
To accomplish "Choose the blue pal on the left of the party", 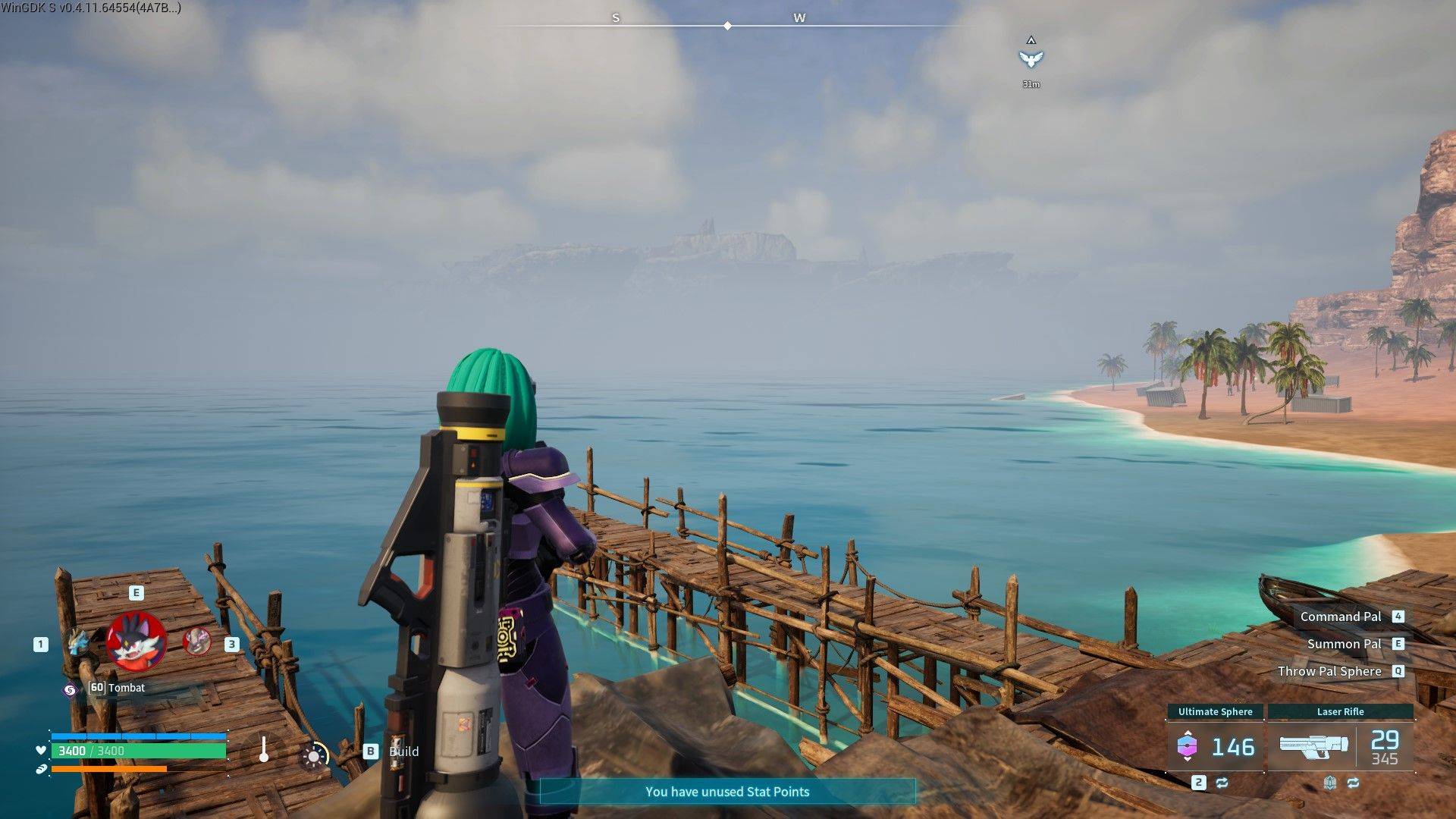I will (x=77, y=643).
